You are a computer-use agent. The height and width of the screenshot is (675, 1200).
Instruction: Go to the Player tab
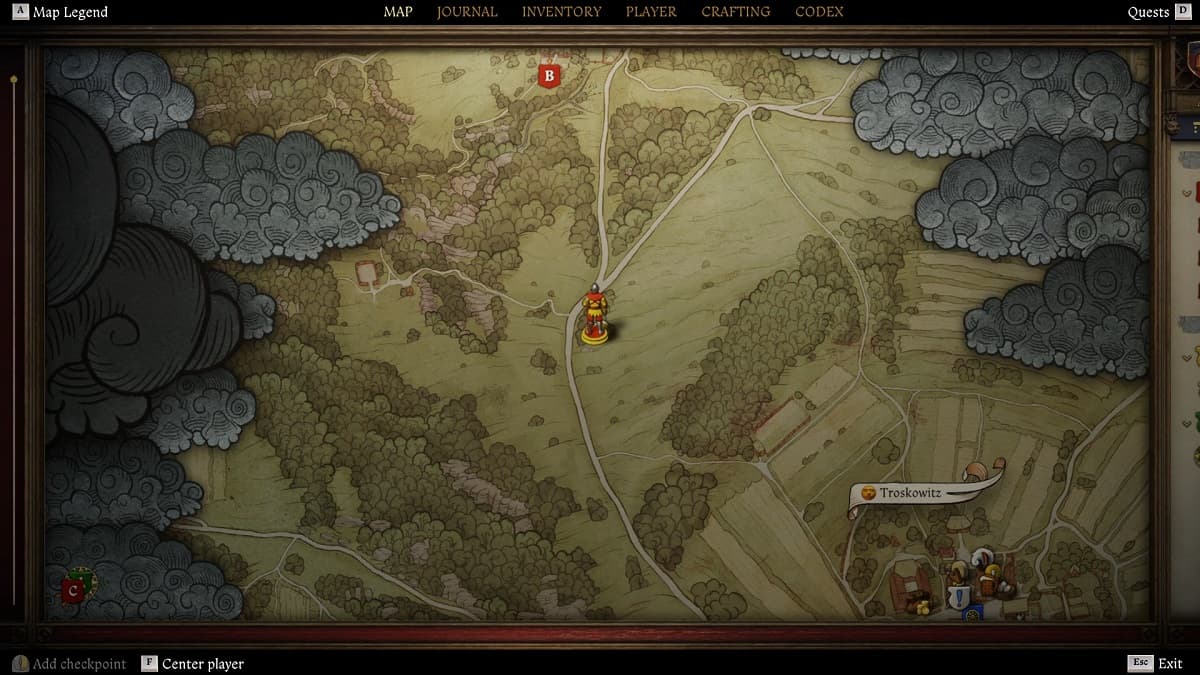click(651, 12)
